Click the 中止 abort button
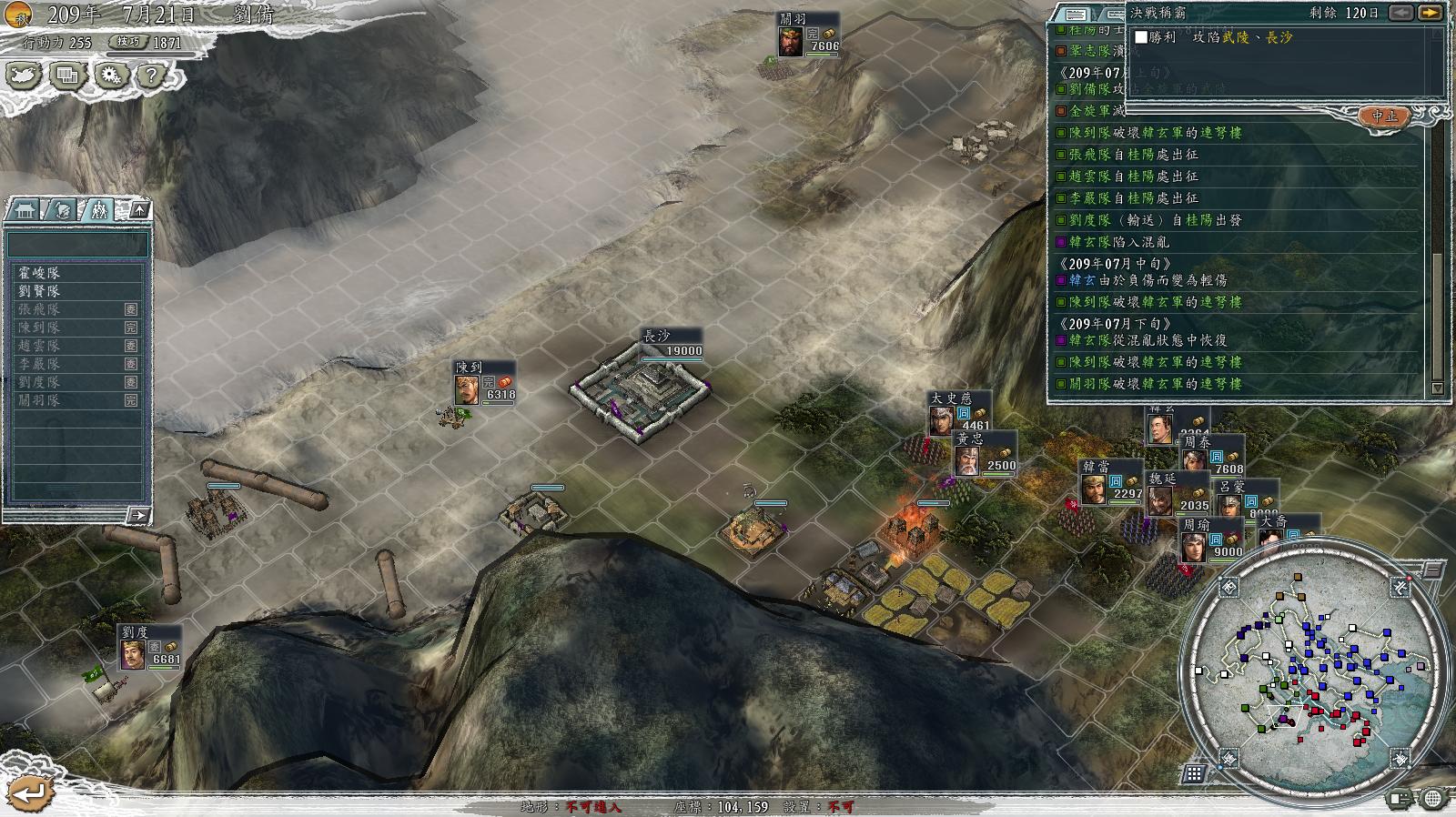This screenshot has height=817, width=1456. pyautogui.click(x=1384, y=116)
